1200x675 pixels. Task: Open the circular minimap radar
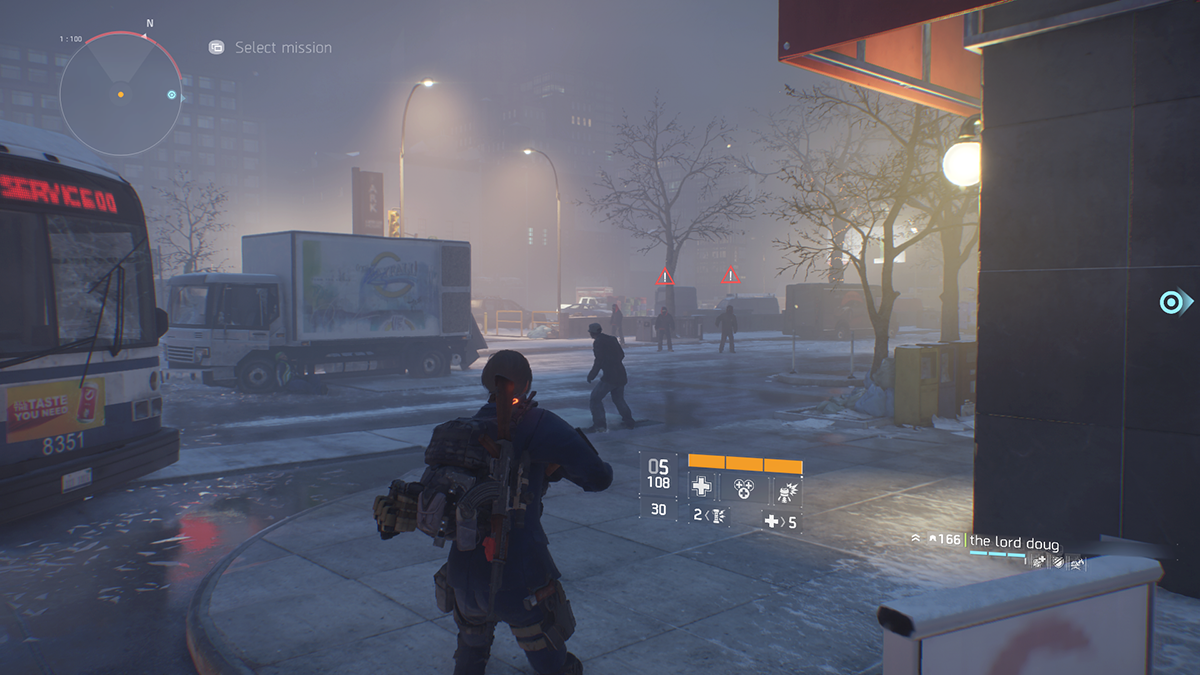[120, 94]
